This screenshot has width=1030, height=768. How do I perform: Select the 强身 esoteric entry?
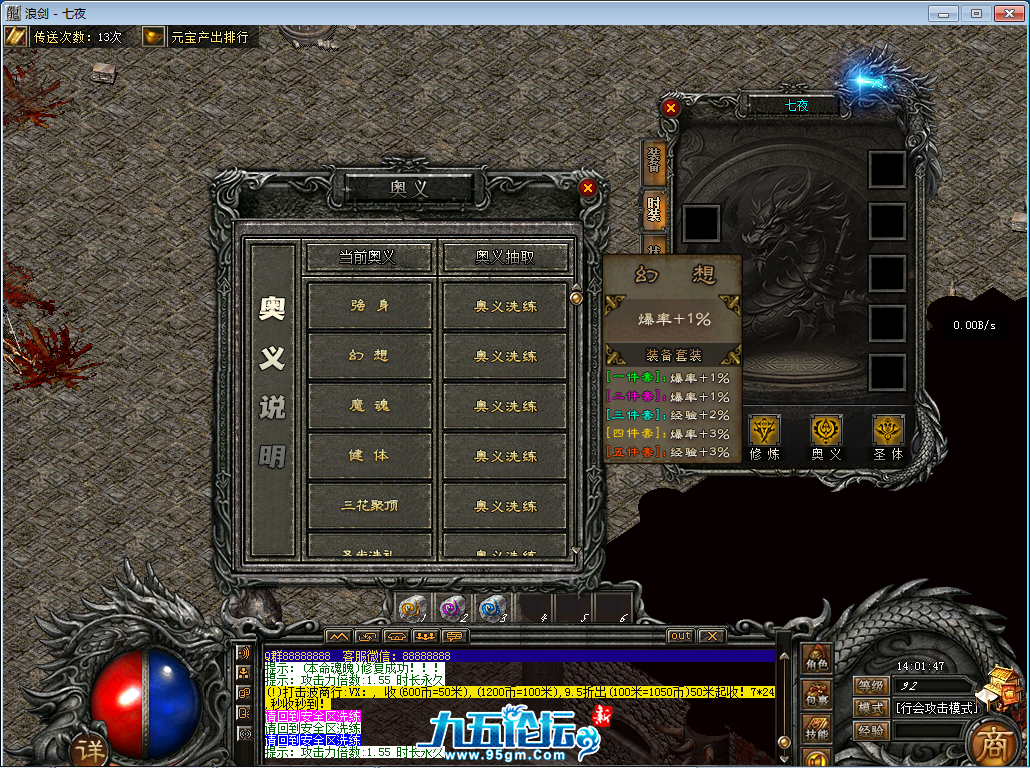pyautogui.click(x=370, y=306)
